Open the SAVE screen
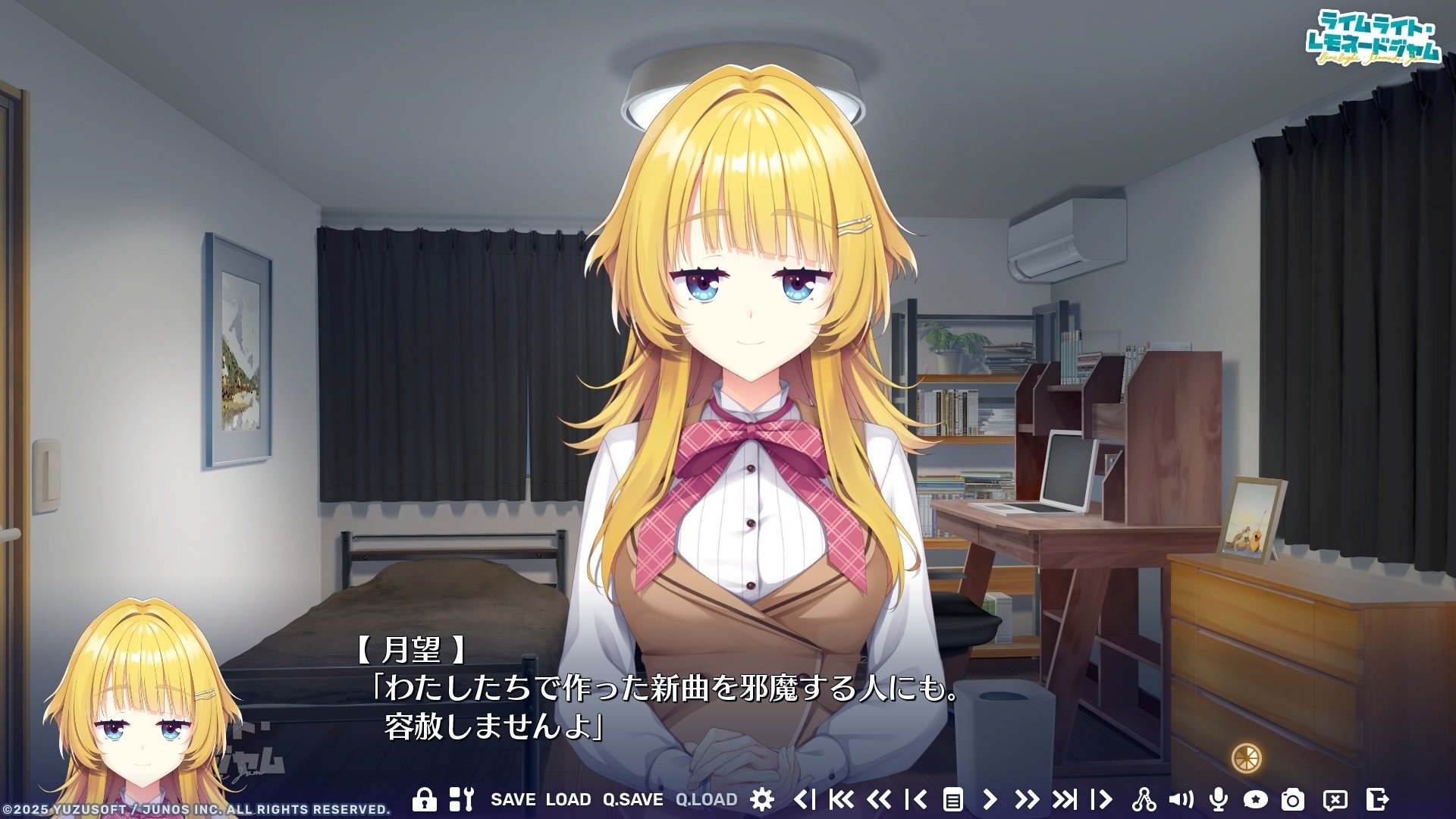The image size is (1456, 819). pyautogui.click(x=513, y=798)
